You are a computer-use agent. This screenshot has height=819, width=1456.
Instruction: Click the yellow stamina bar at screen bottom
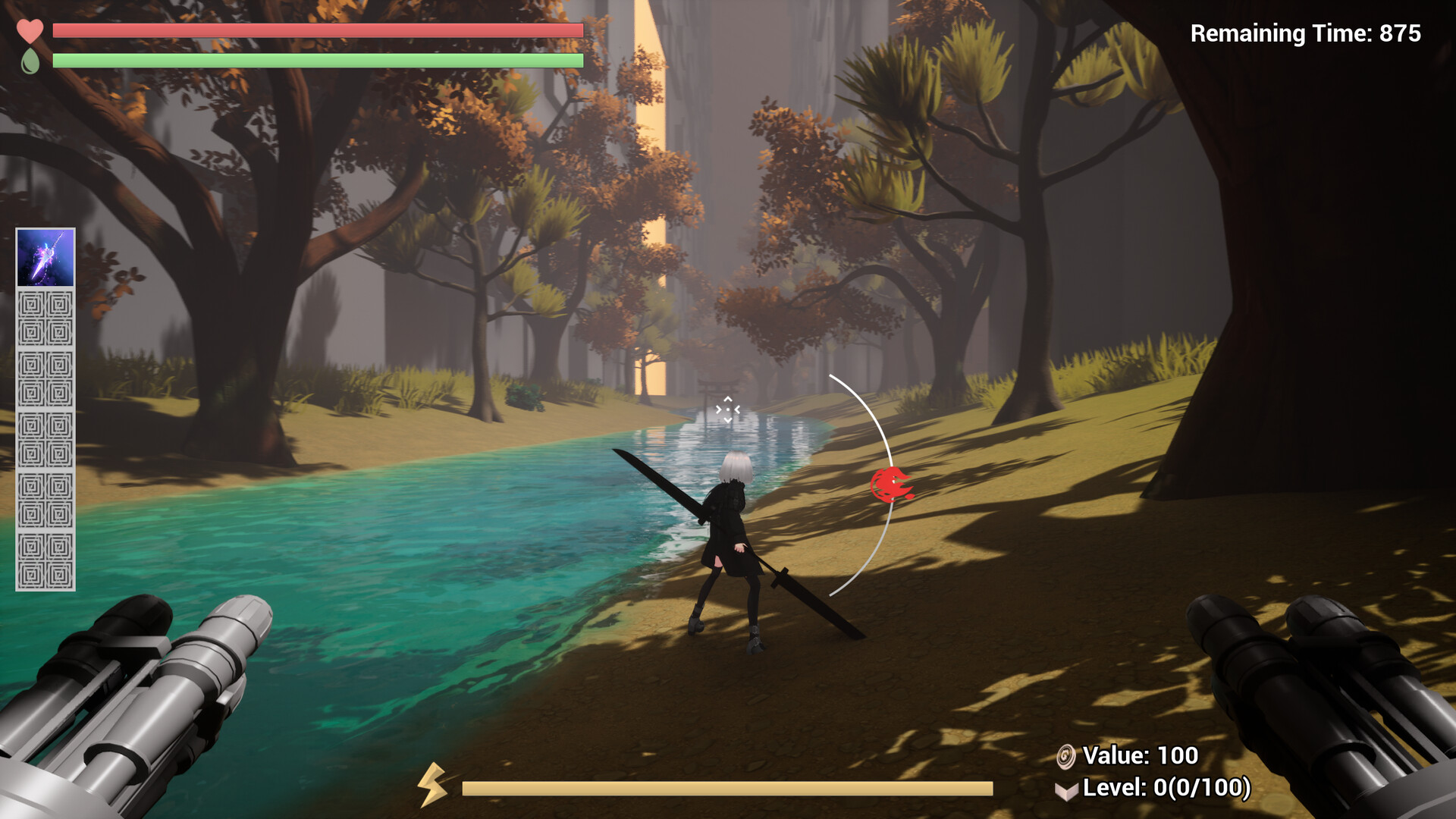(x=728, y=789)
